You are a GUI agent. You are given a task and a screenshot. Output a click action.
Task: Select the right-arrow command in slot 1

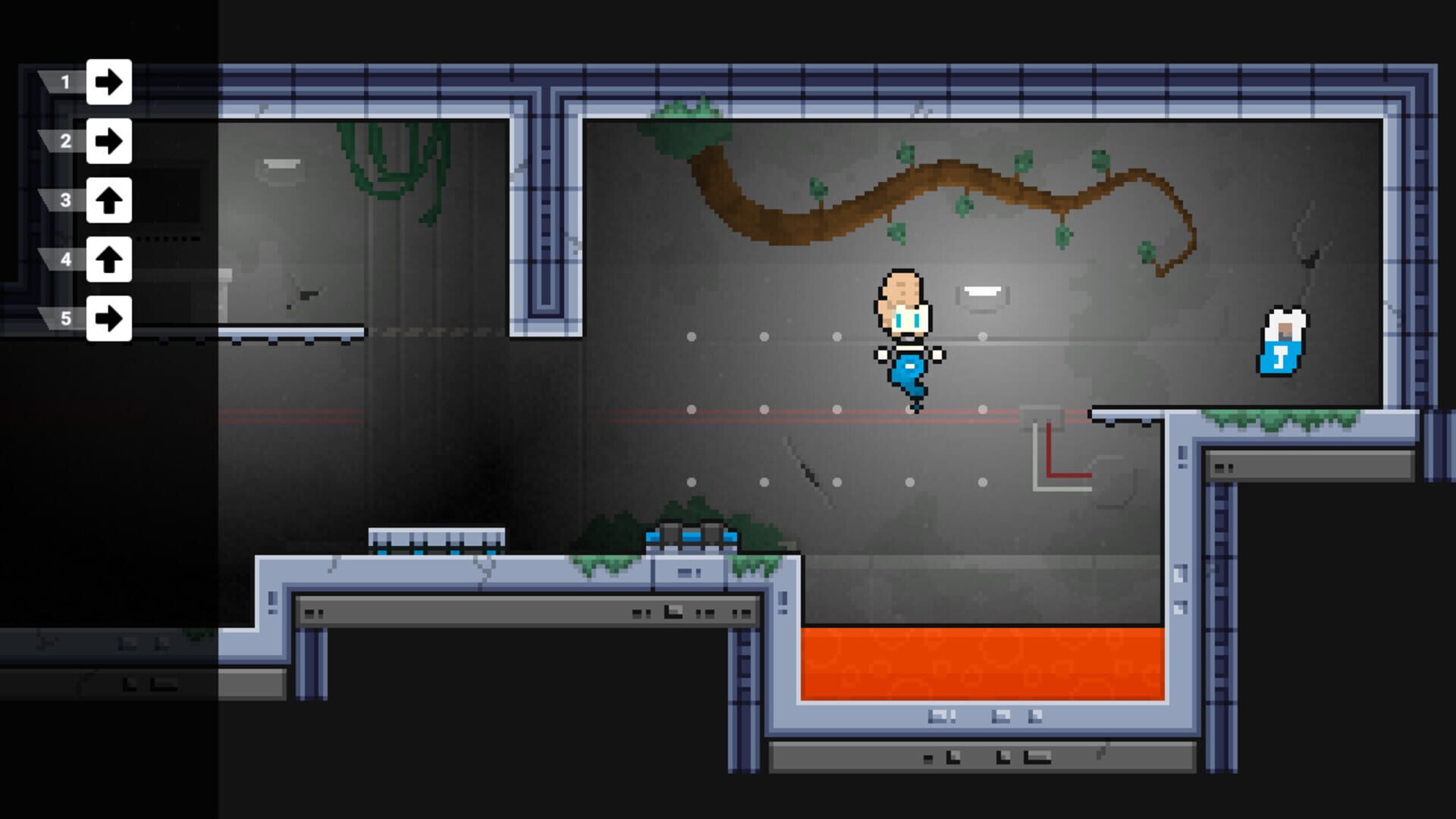point(108,82)
